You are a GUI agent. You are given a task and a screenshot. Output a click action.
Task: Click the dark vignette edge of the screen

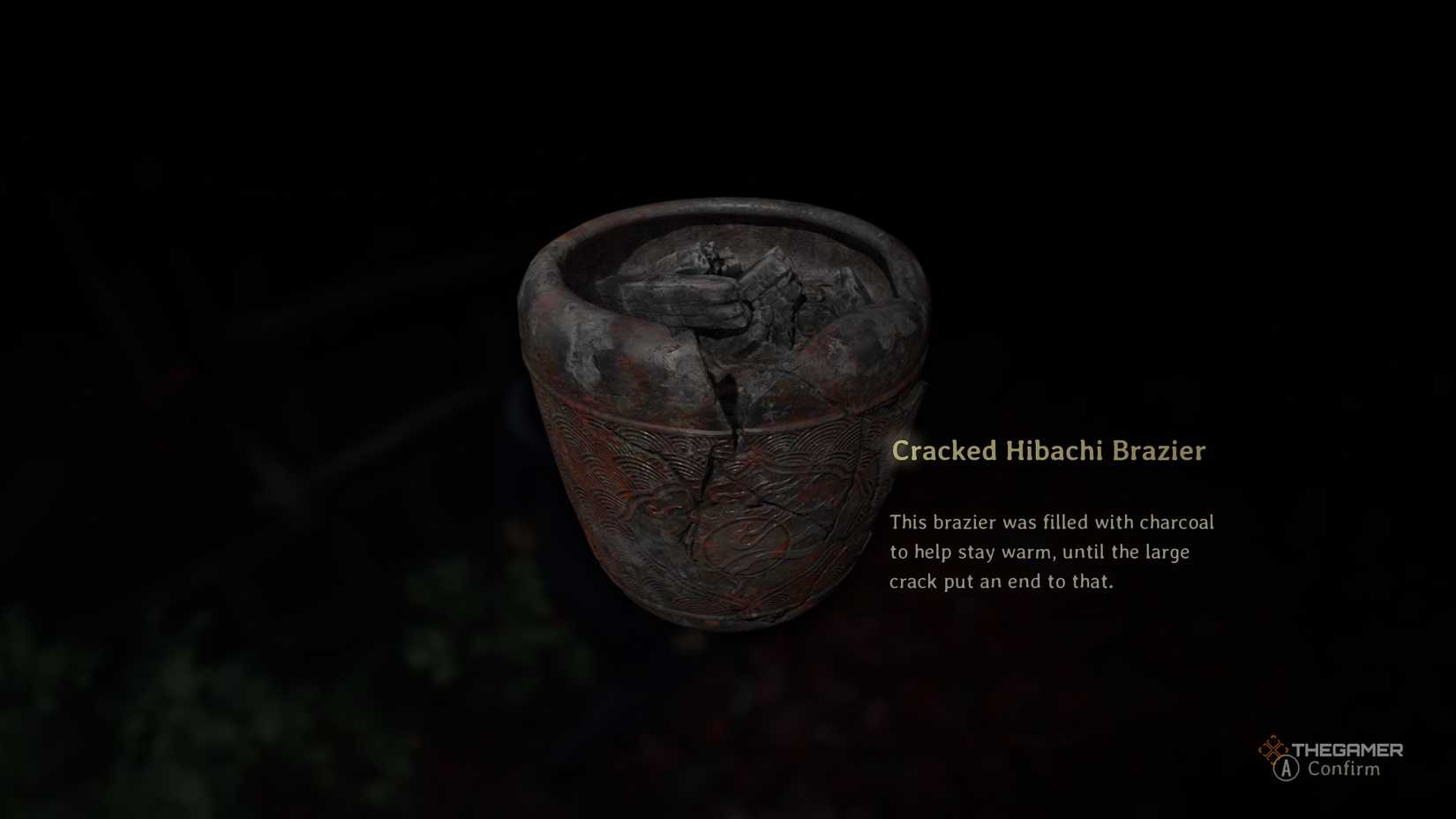click(x=88, y=88)
